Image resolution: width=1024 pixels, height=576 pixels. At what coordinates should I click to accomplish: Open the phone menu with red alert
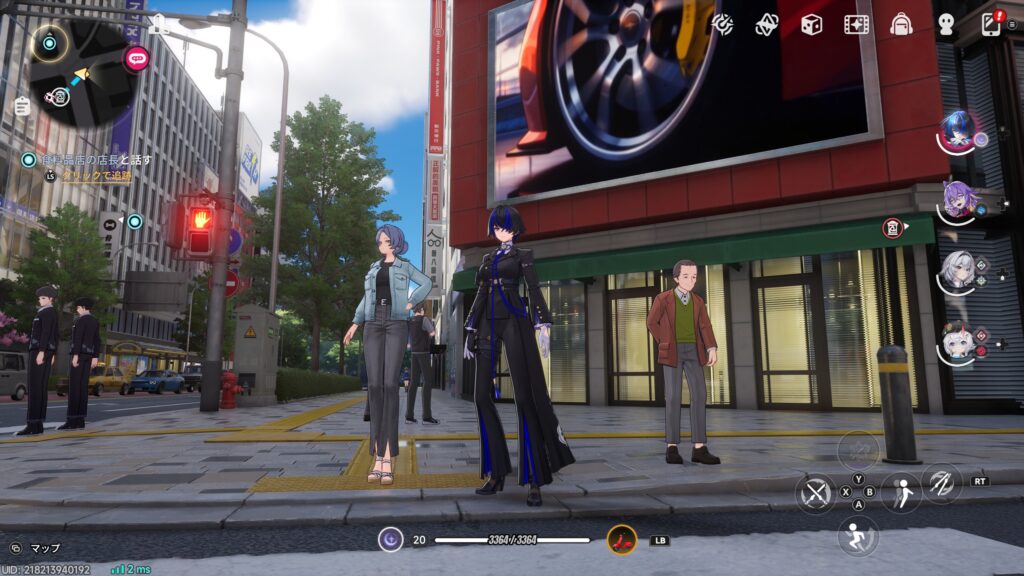pyautogui.click(x=991, y=24)
